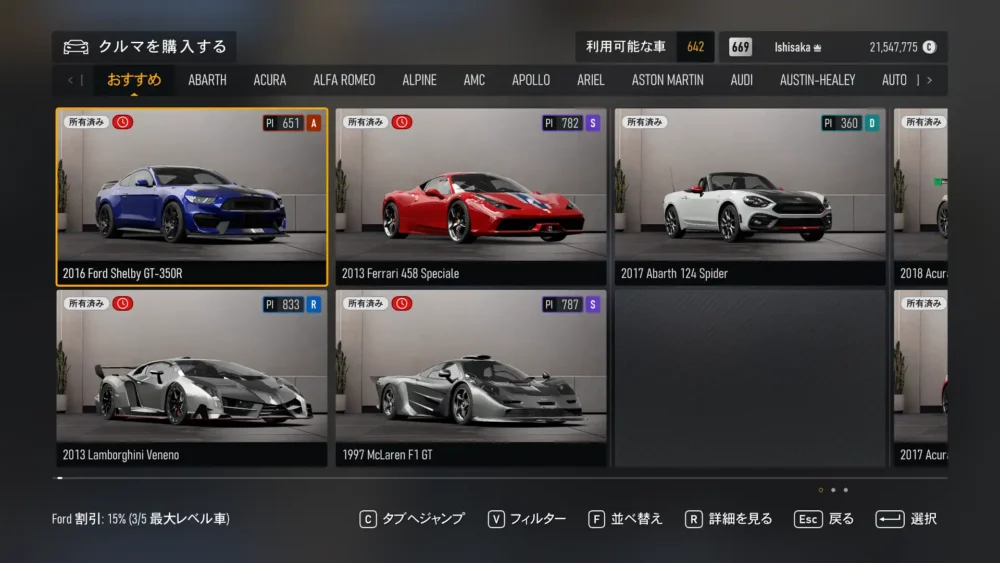Switch to the AUDI tab
This screenshot has height=563, width=1000.
tap(742, 80)
